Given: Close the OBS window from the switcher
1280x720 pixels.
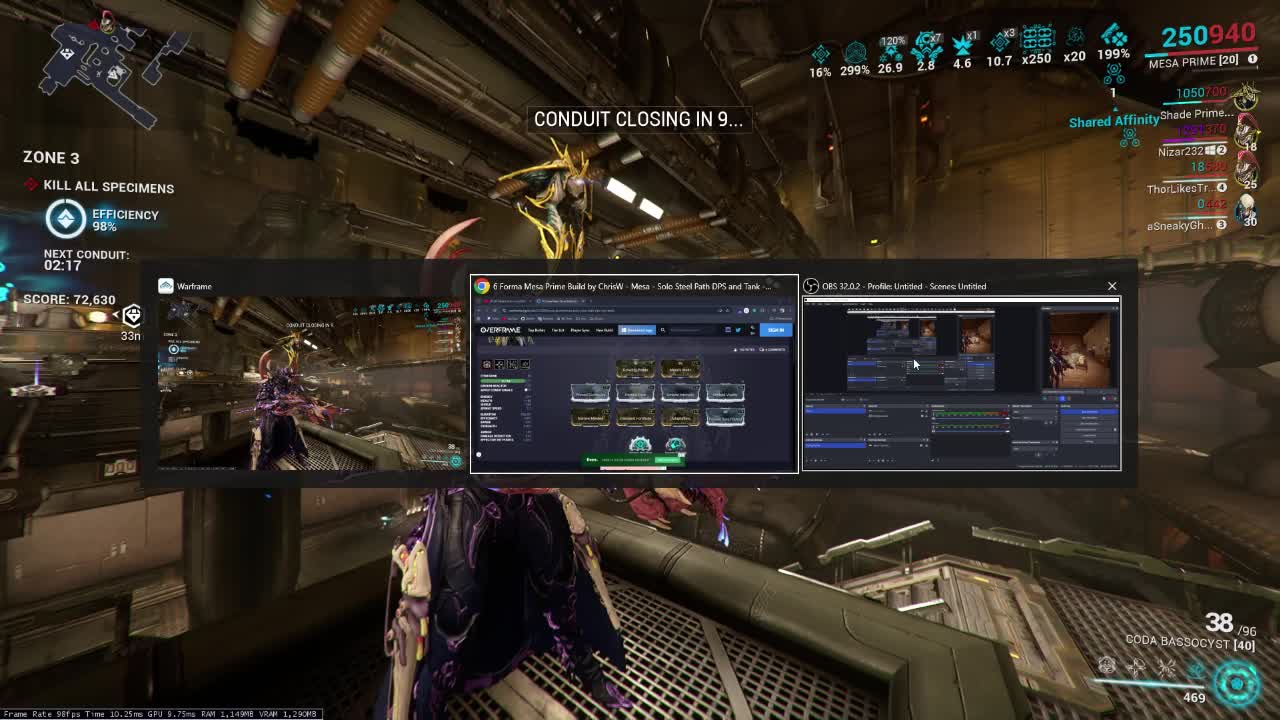Looking at the screenshot, I should (x=1111, y=286).
